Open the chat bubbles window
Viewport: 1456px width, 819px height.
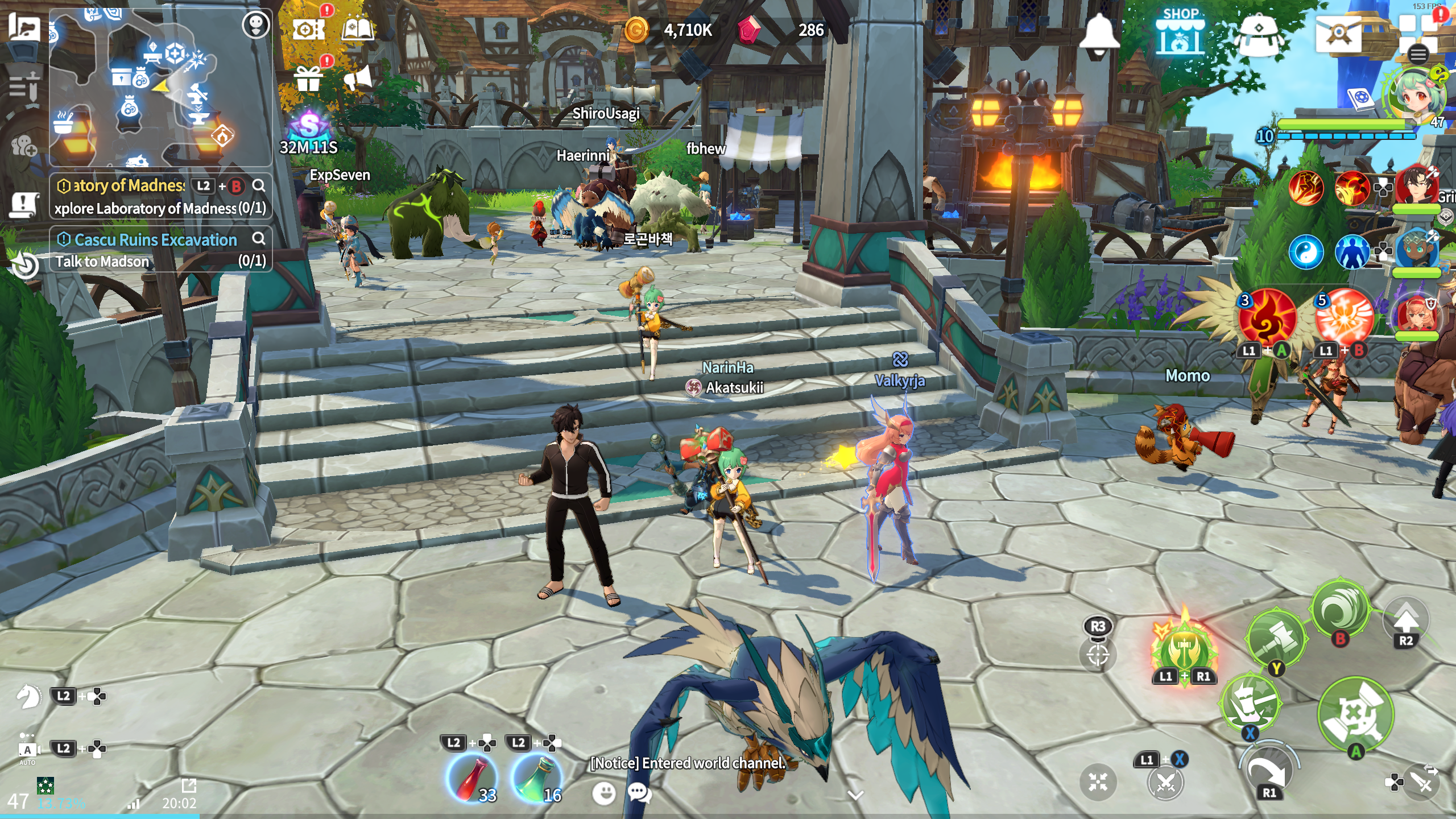coord(639,792)
